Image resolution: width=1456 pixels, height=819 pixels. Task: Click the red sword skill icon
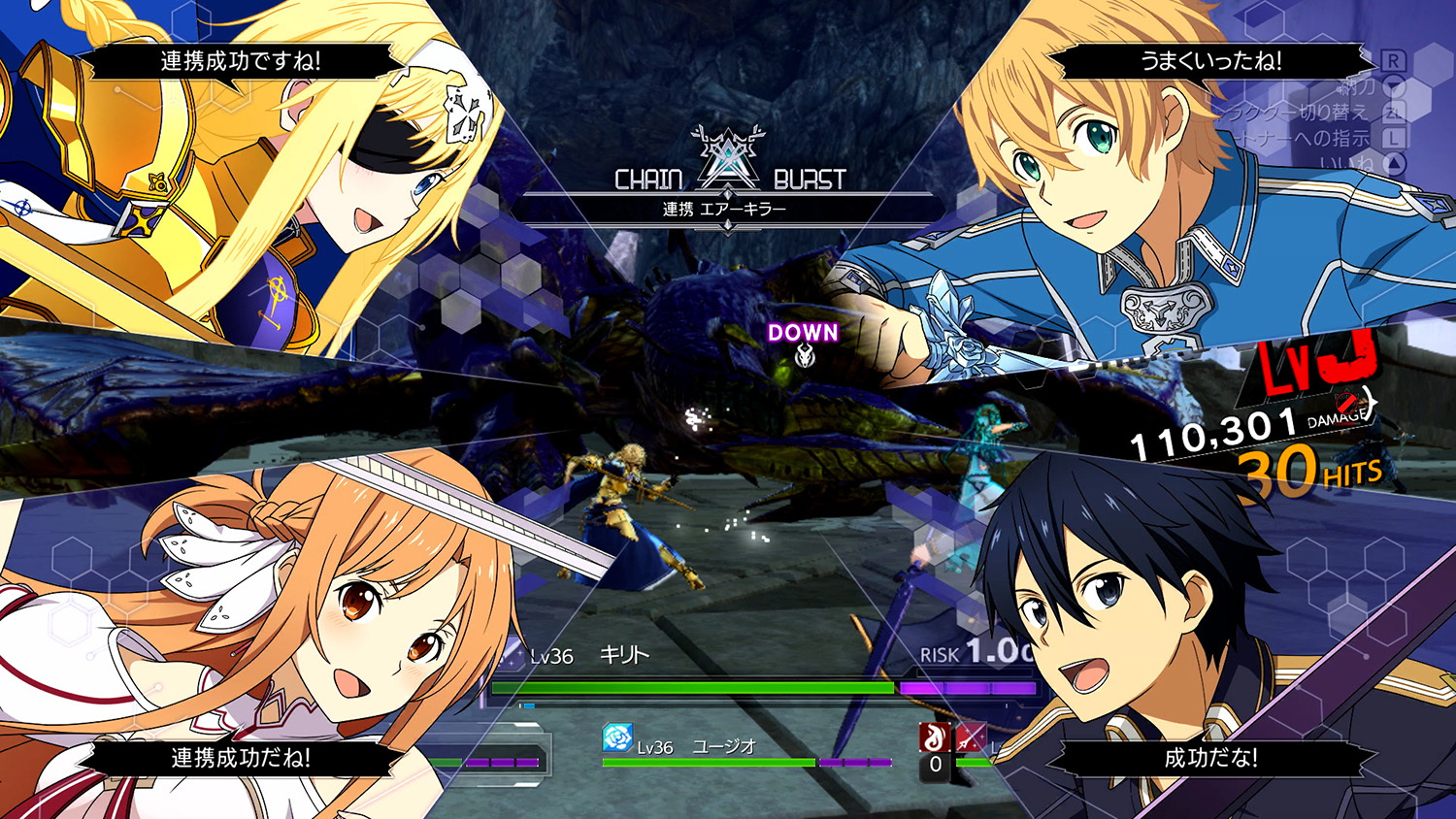(970, 737)
